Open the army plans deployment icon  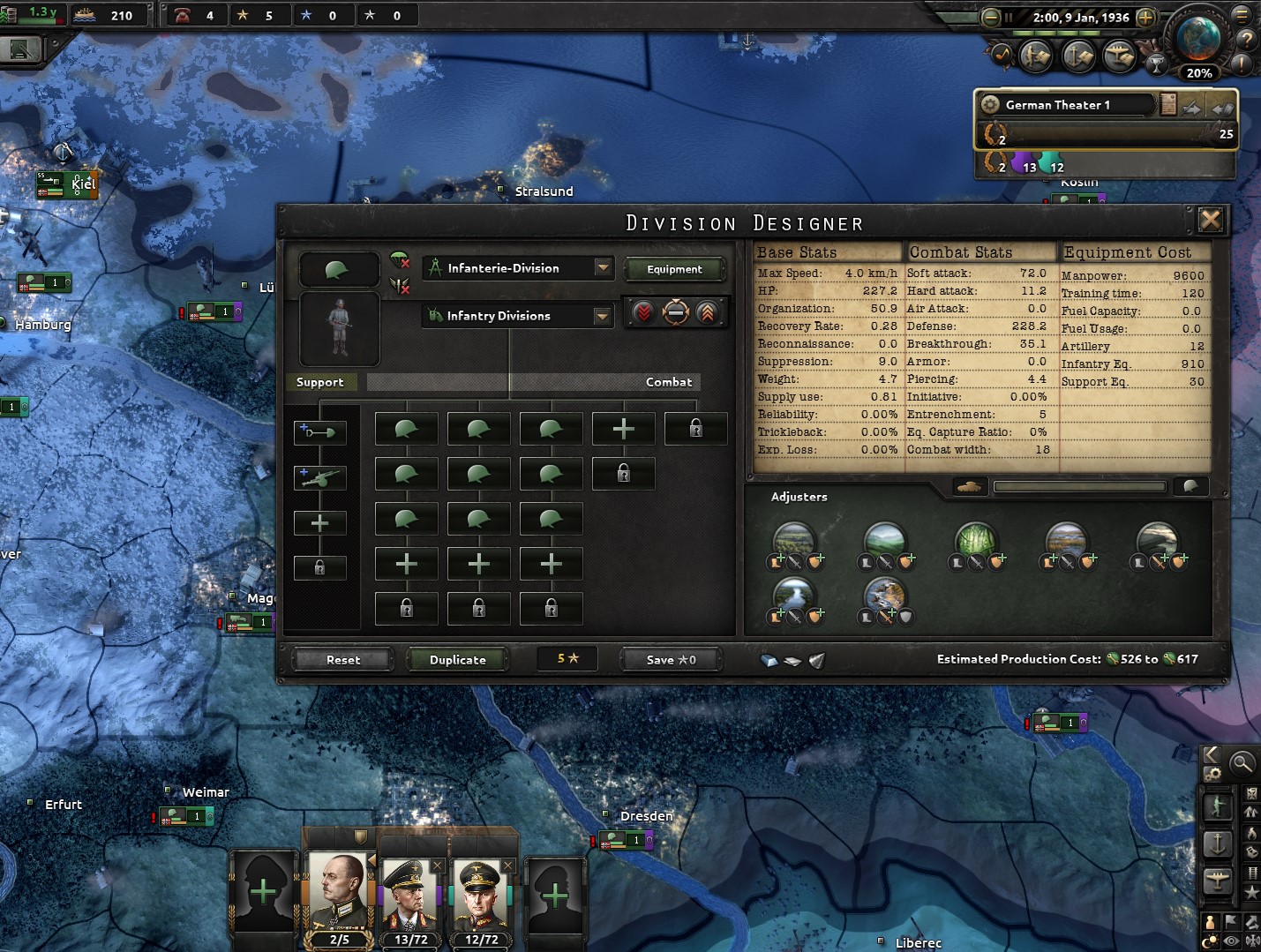(1034, 56)
